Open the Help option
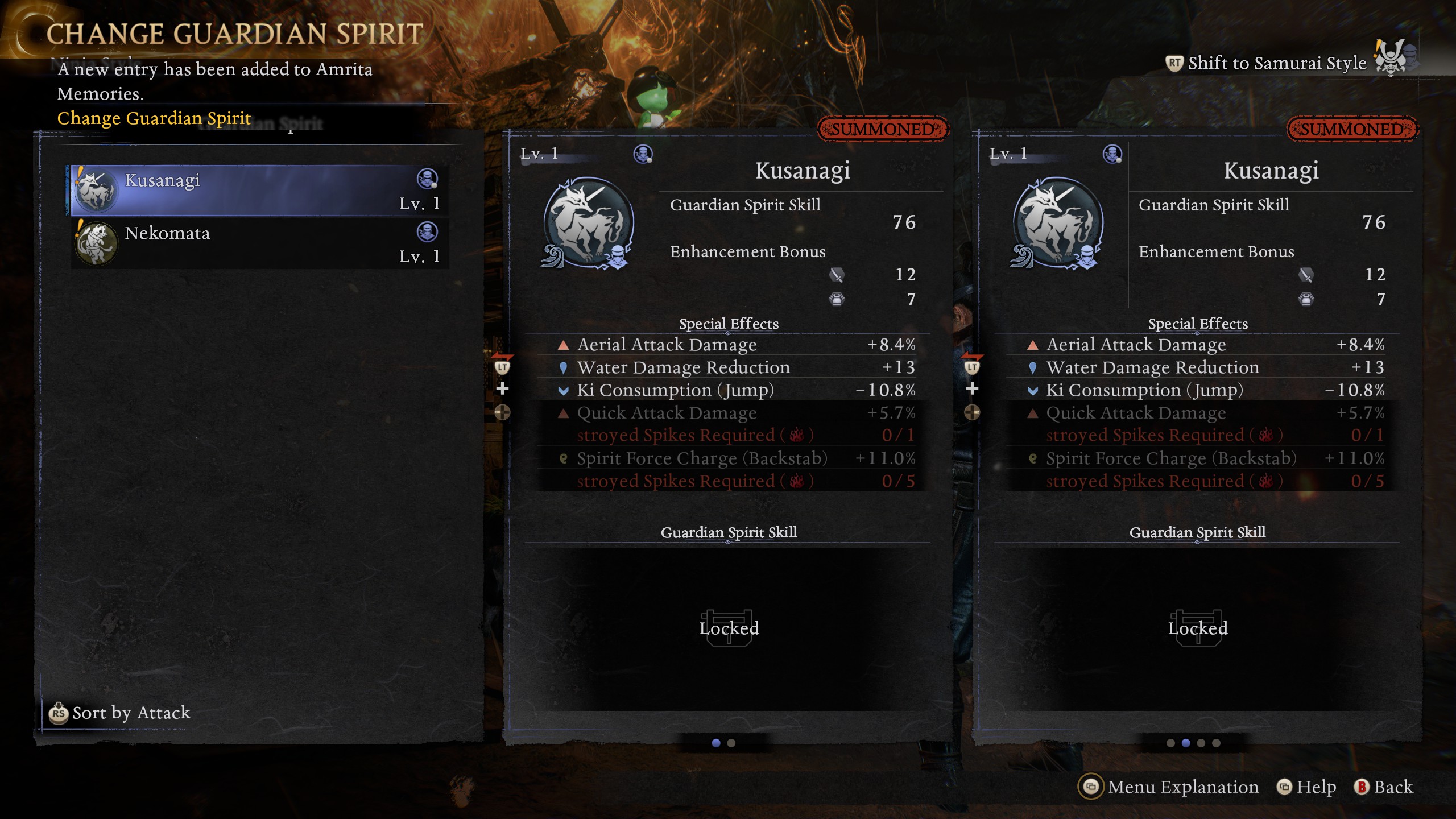The image size is (1456, 819). coord(1306,787)
